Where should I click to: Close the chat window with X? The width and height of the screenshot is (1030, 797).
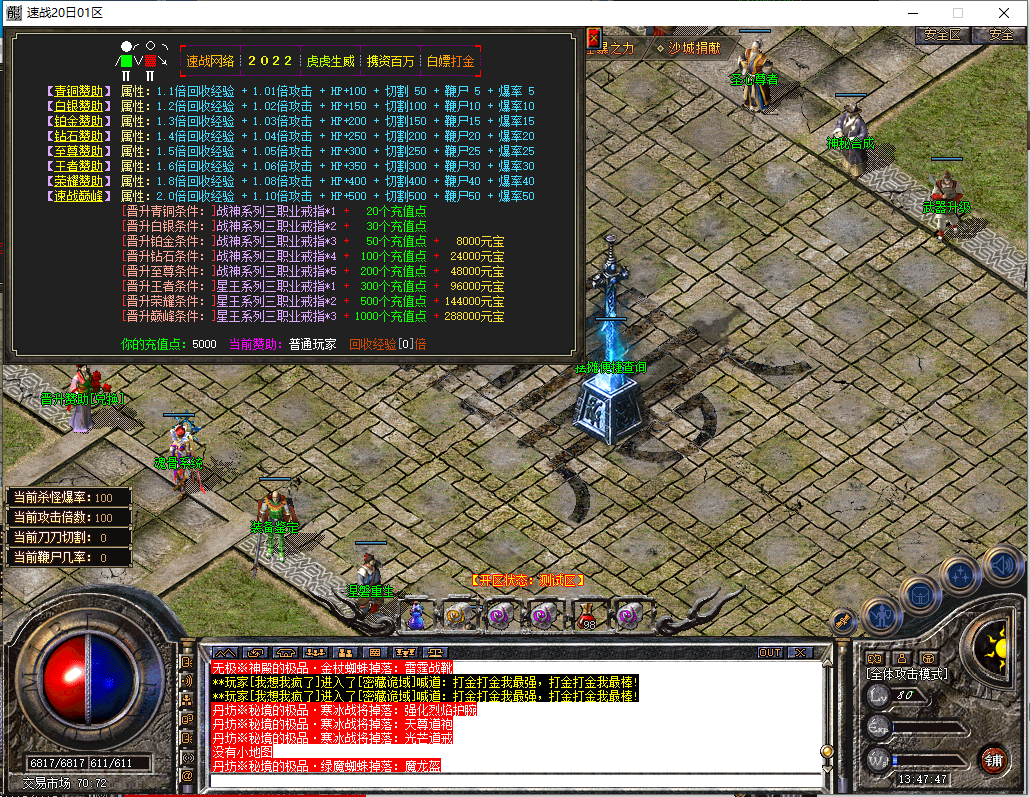click(x=800, y=652)
